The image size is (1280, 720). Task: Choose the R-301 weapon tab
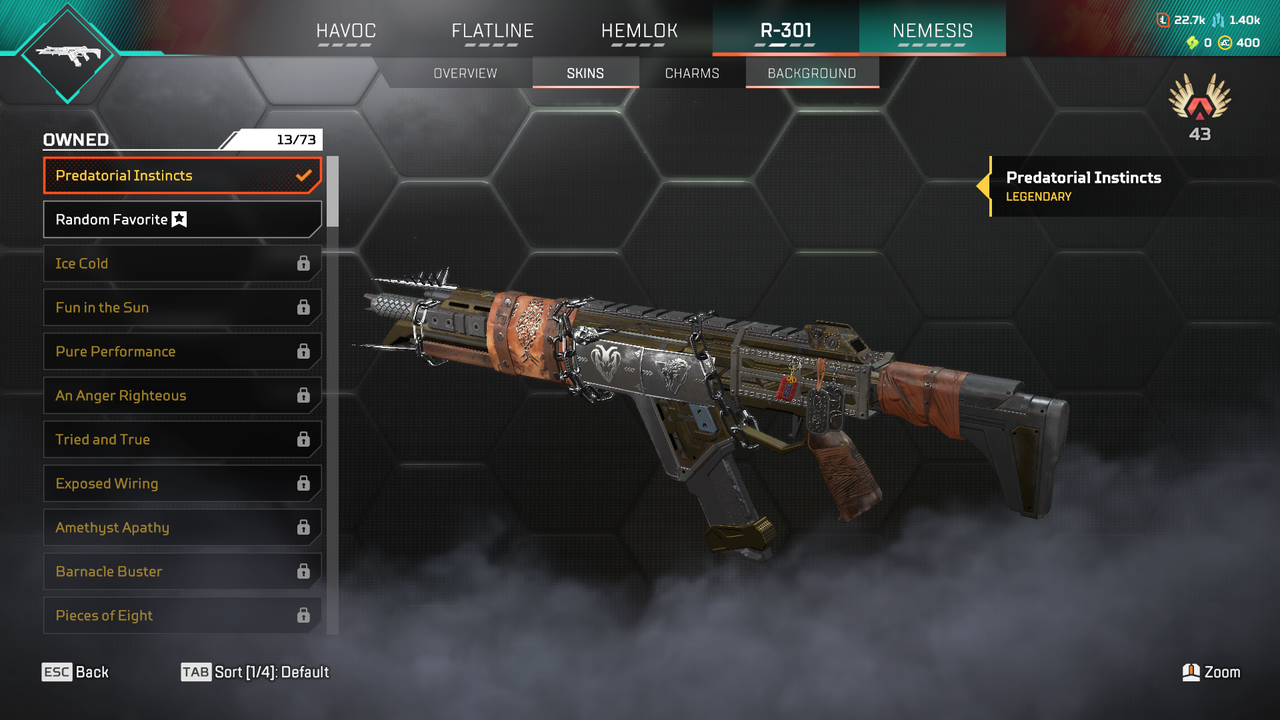[786, 31]
